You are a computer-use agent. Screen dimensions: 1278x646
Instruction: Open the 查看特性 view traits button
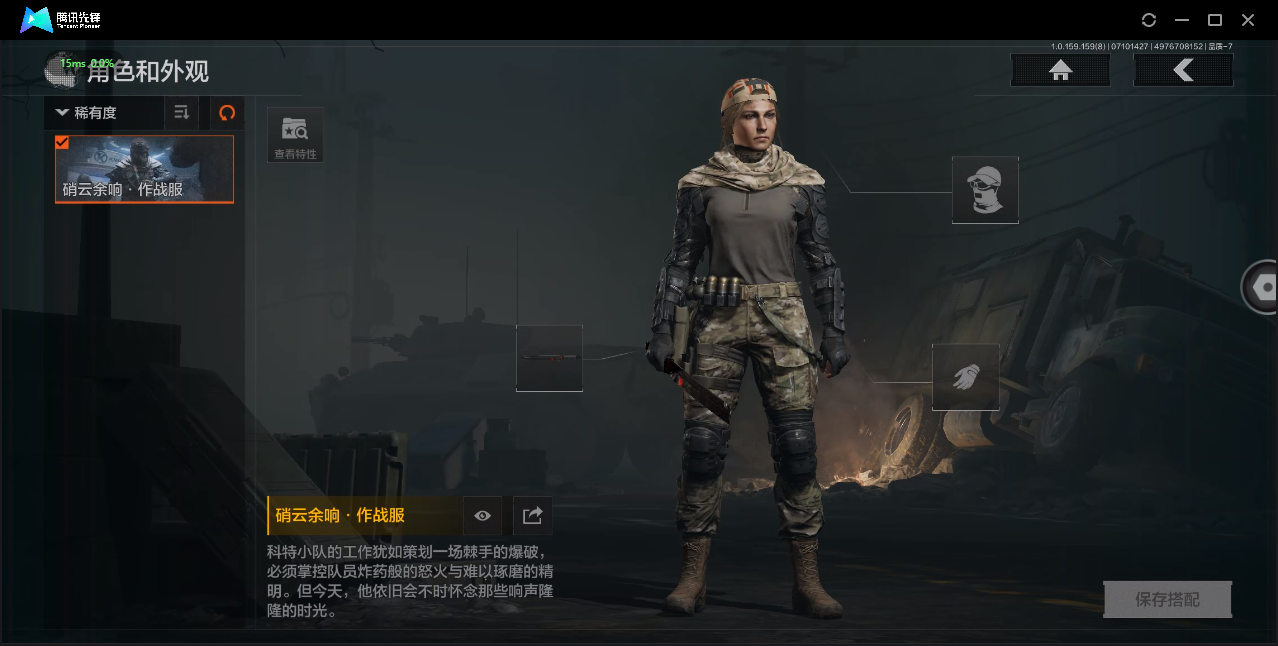[x=295, y=135]
